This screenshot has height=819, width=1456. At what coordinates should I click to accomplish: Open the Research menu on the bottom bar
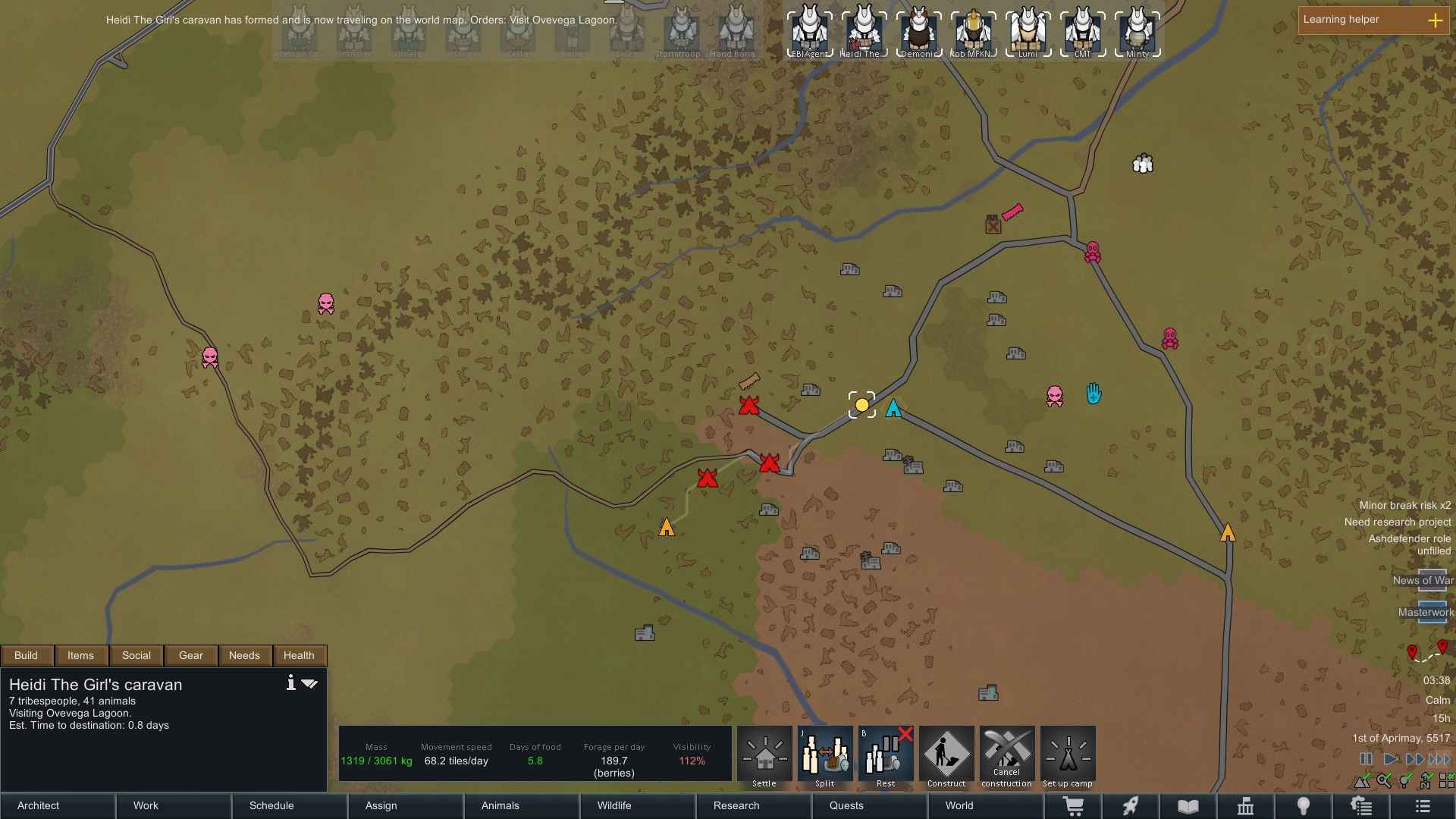736,806
